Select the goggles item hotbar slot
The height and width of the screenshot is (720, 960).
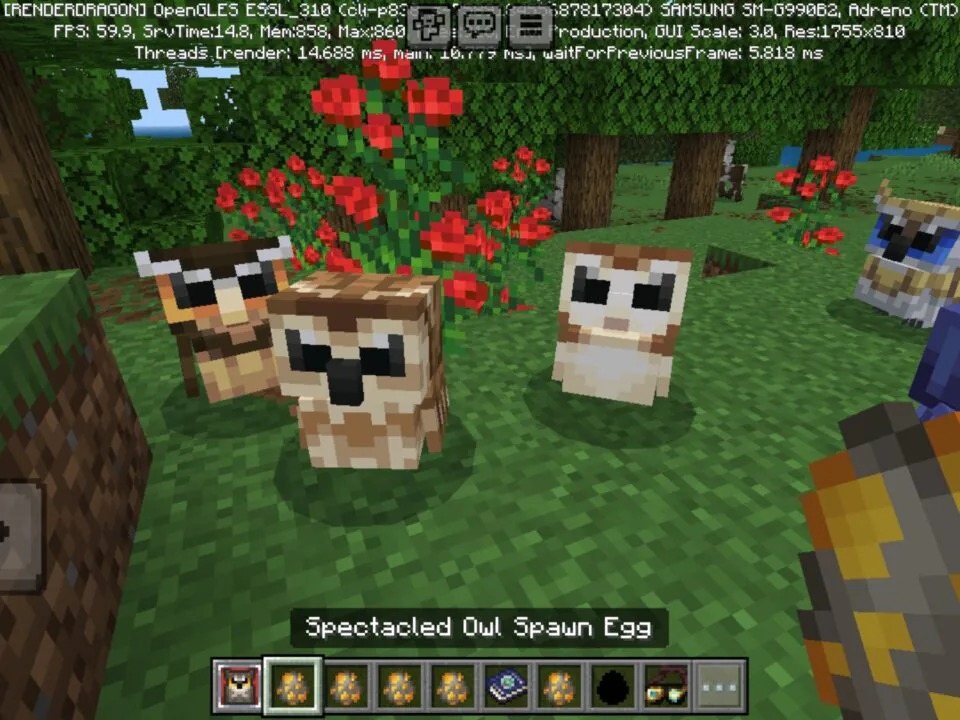point(667,686)
